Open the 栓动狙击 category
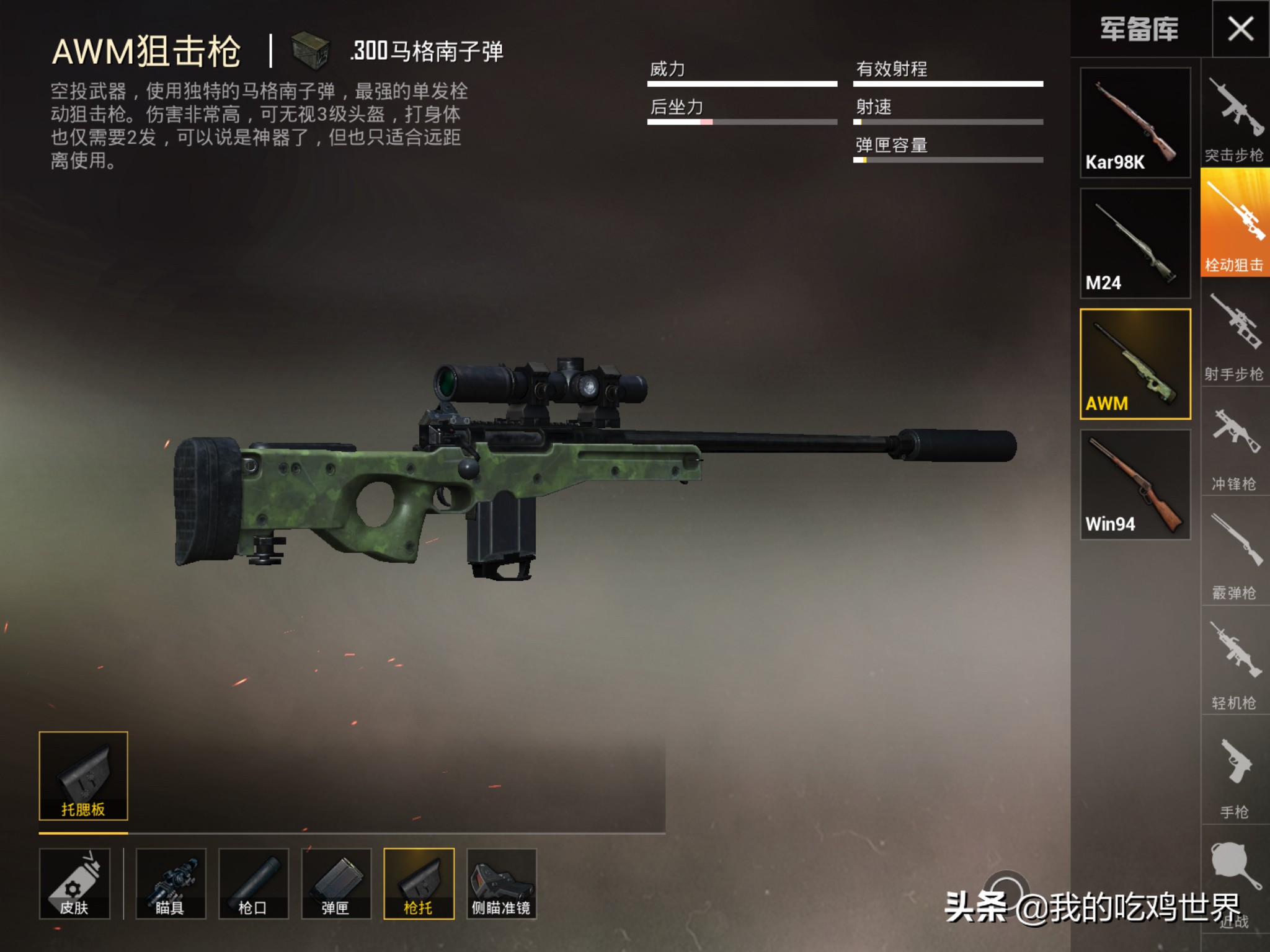 click(x=1235, y=223)
